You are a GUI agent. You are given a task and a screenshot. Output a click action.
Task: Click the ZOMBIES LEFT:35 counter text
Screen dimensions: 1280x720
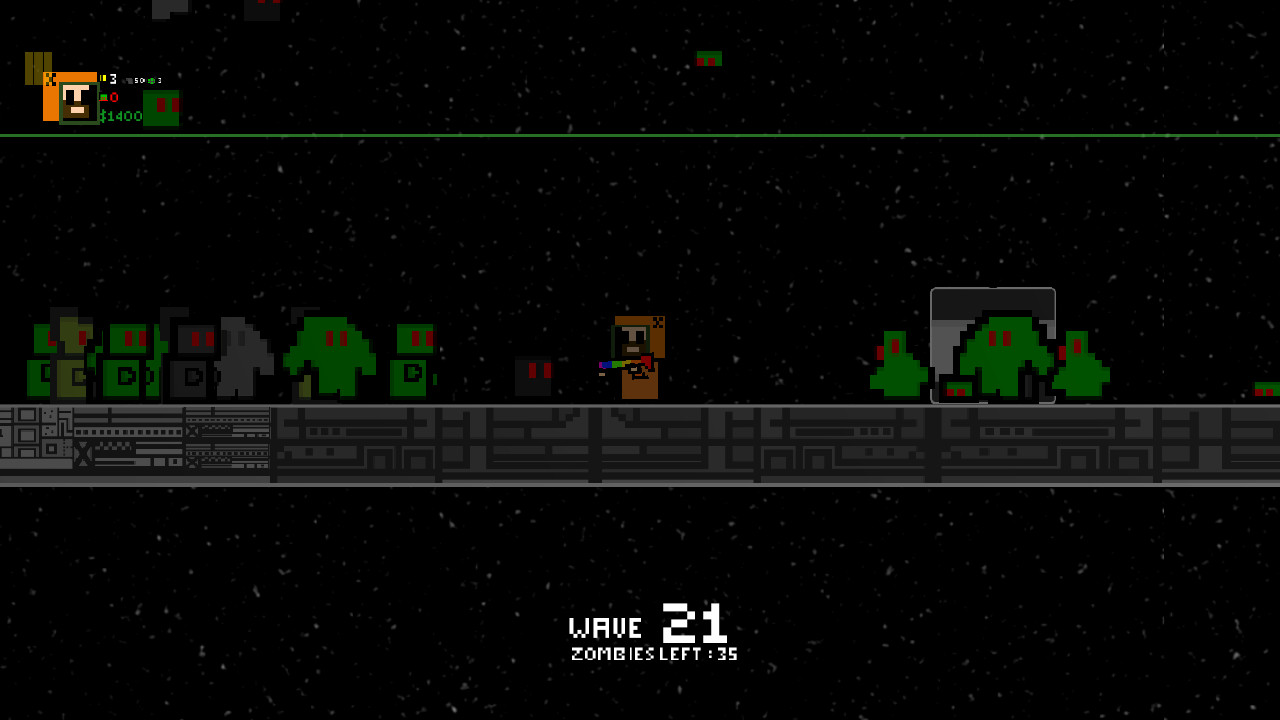654,654
